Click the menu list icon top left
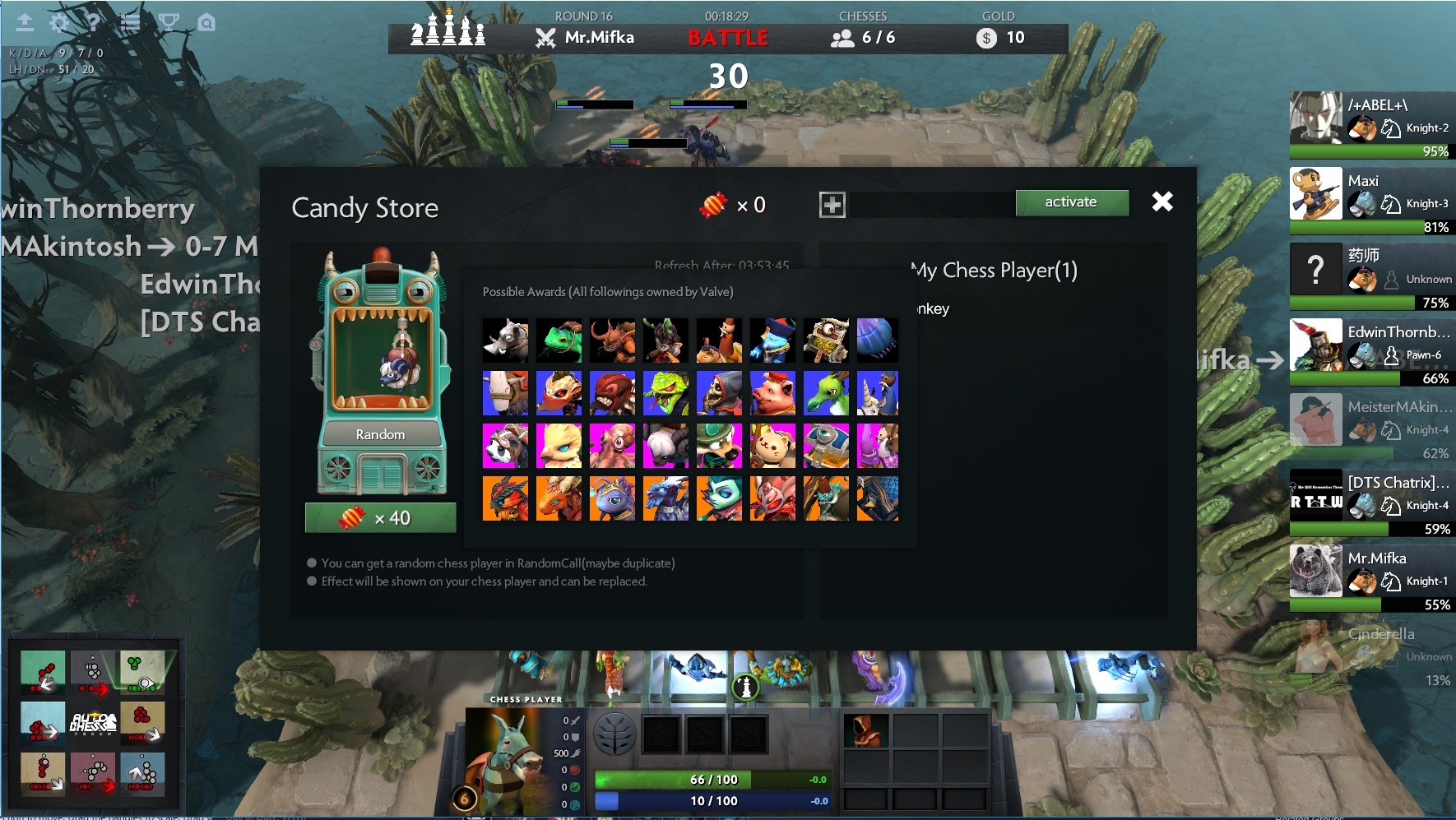The height and width of the screenshot is (820, 1456). click(129, 23)
